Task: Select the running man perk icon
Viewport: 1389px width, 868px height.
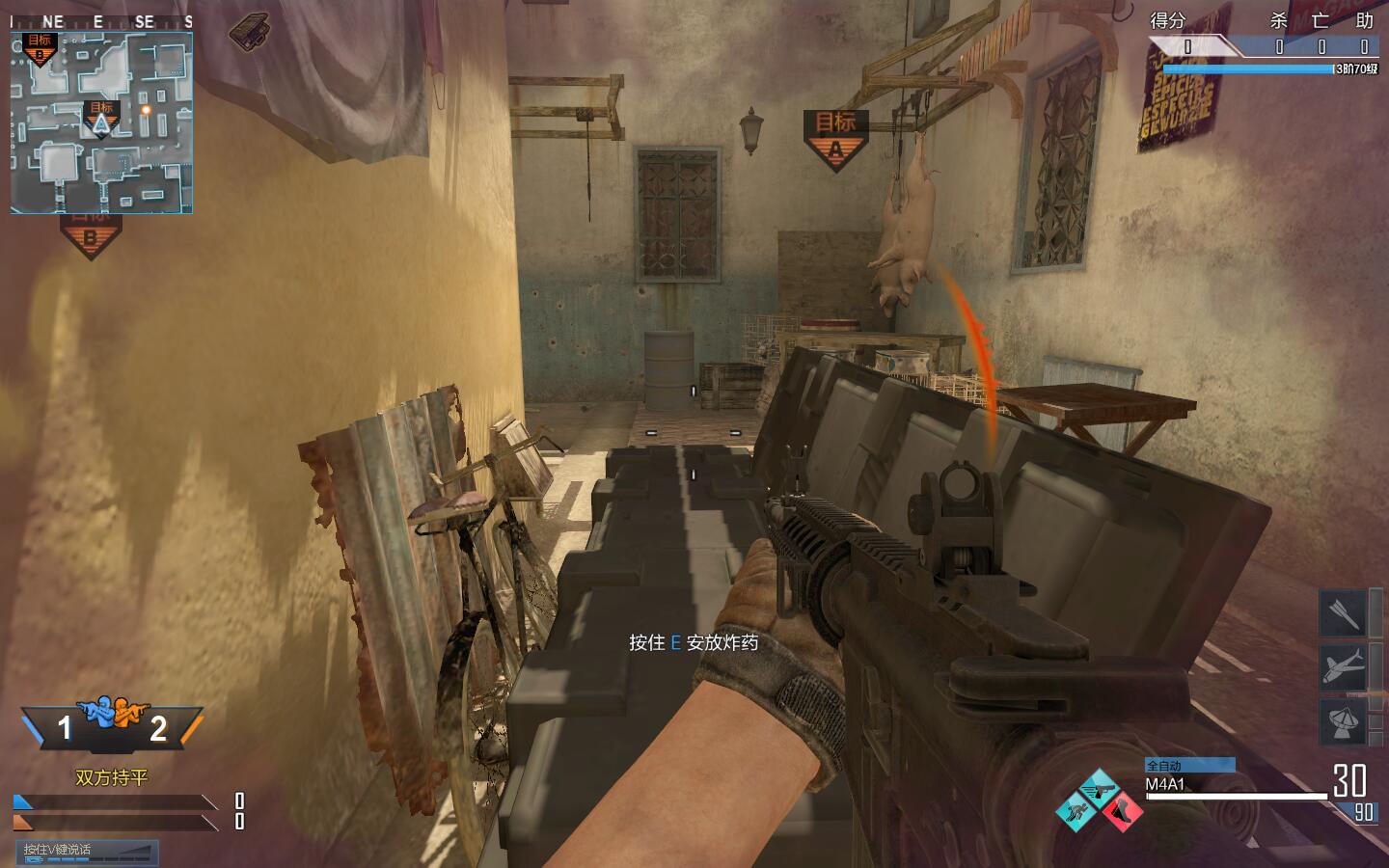Action: (x=1076, y=811)
